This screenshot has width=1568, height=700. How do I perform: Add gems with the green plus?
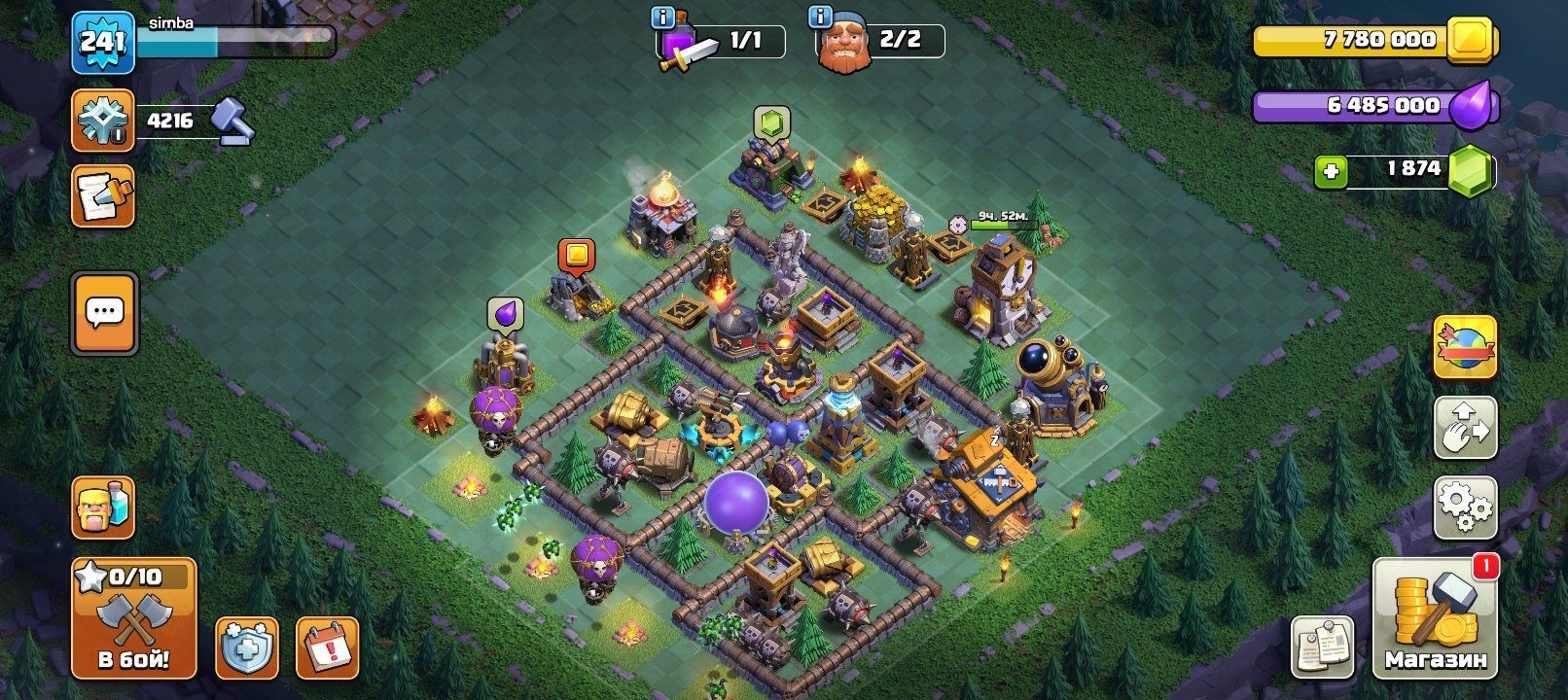(1330, 172)
